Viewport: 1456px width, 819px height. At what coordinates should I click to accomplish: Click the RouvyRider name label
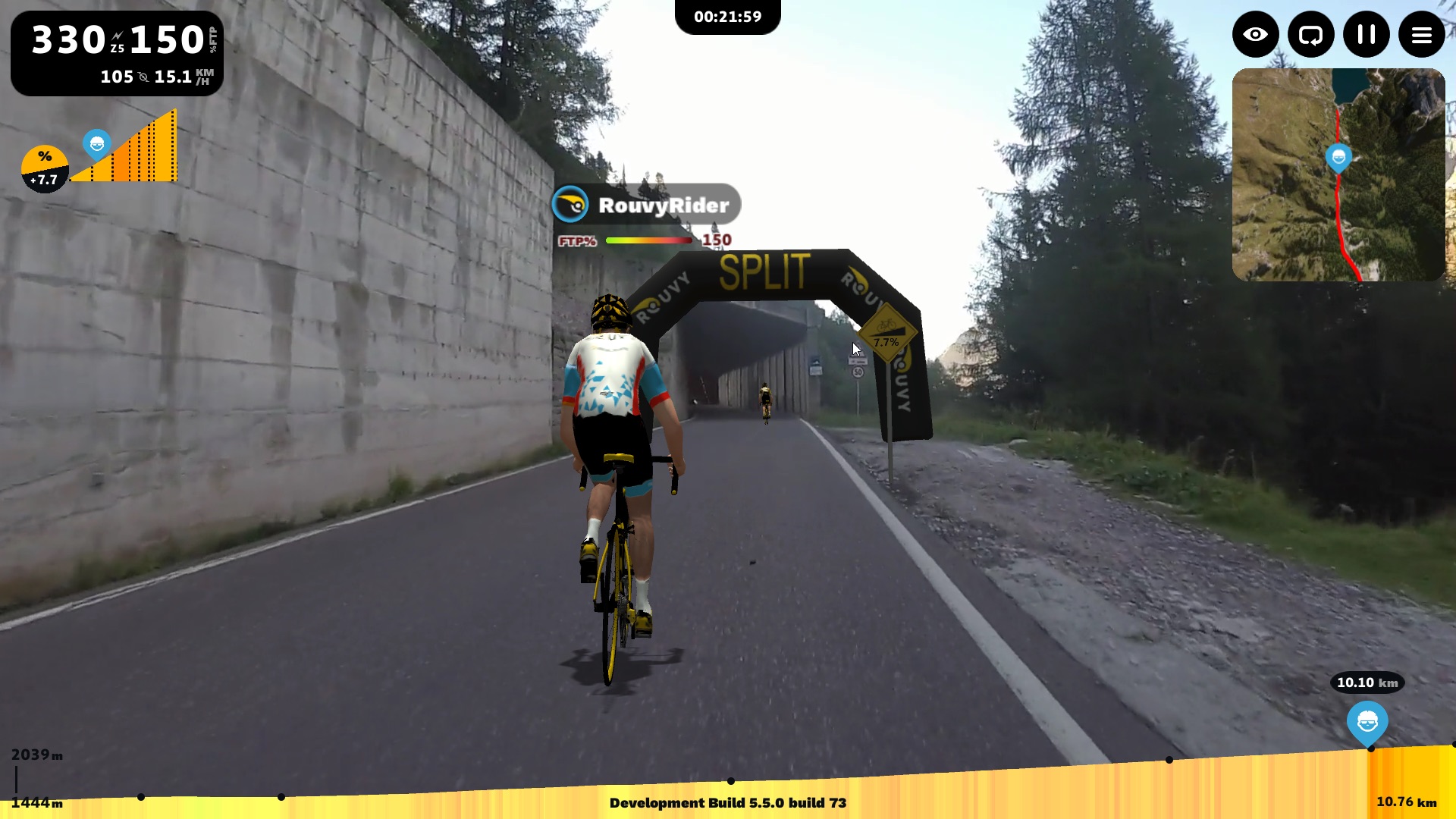[x=666, y=203]
